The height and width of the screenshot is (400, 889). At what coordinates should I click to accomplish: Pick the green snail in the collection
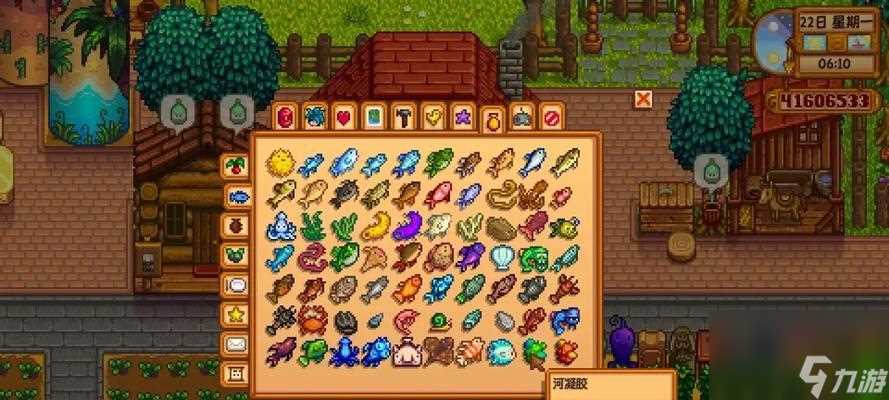coord(438,321)
